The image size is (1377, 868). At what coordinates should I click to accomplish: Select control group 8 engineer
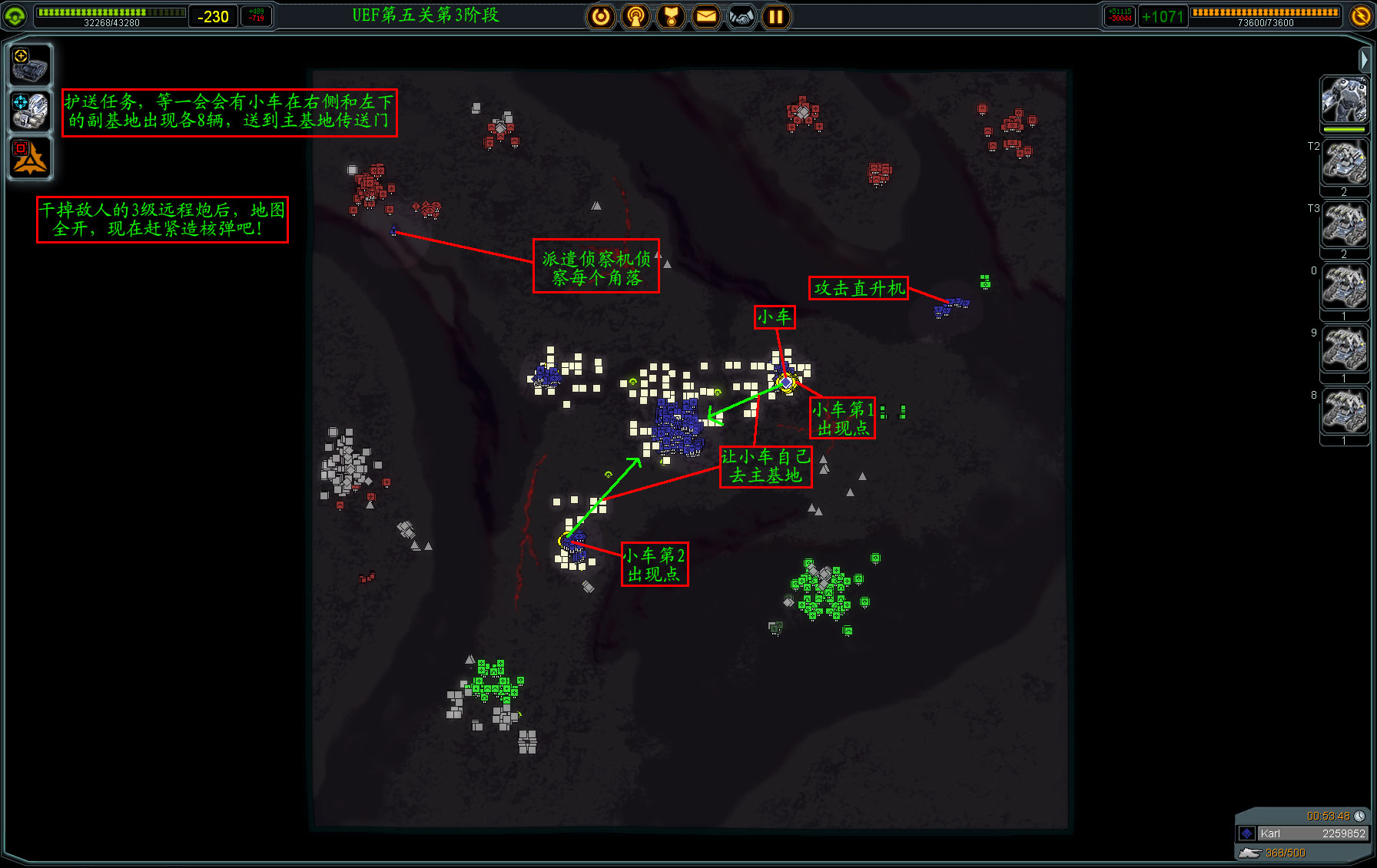coord(1344,412)
